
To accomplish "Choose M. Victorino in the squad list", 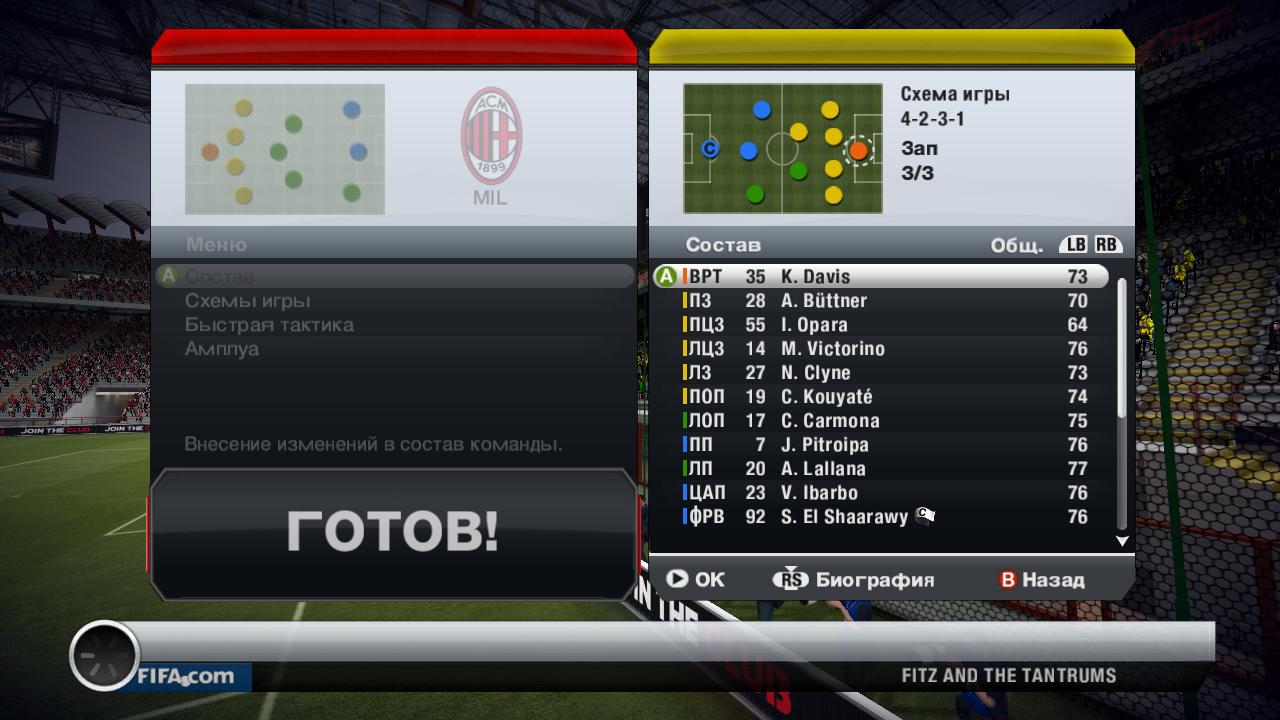I will (880, 349).
